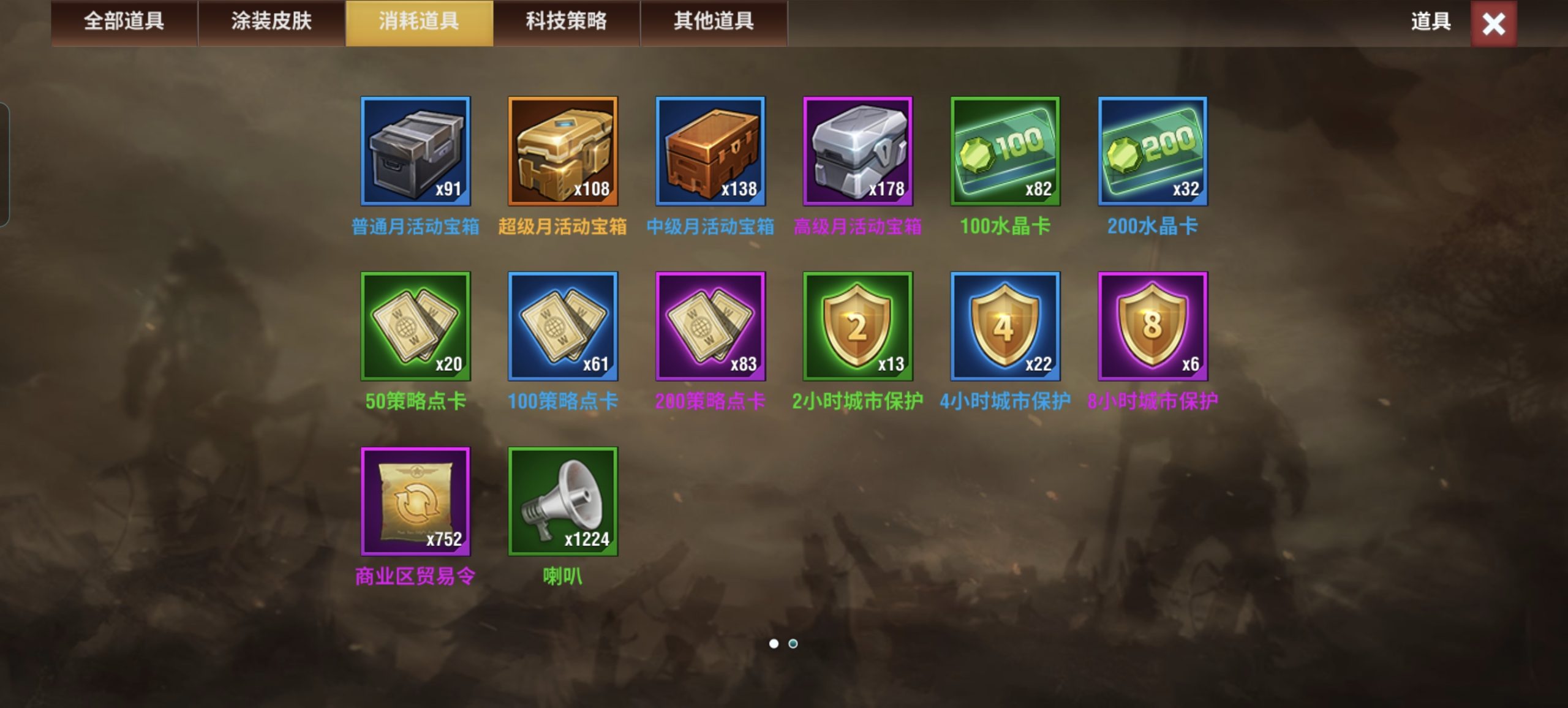The image size is (1568, 708).
Task: Close the 道具 inventory panel
Action: pyautogui.click(x=1493, y=24)
